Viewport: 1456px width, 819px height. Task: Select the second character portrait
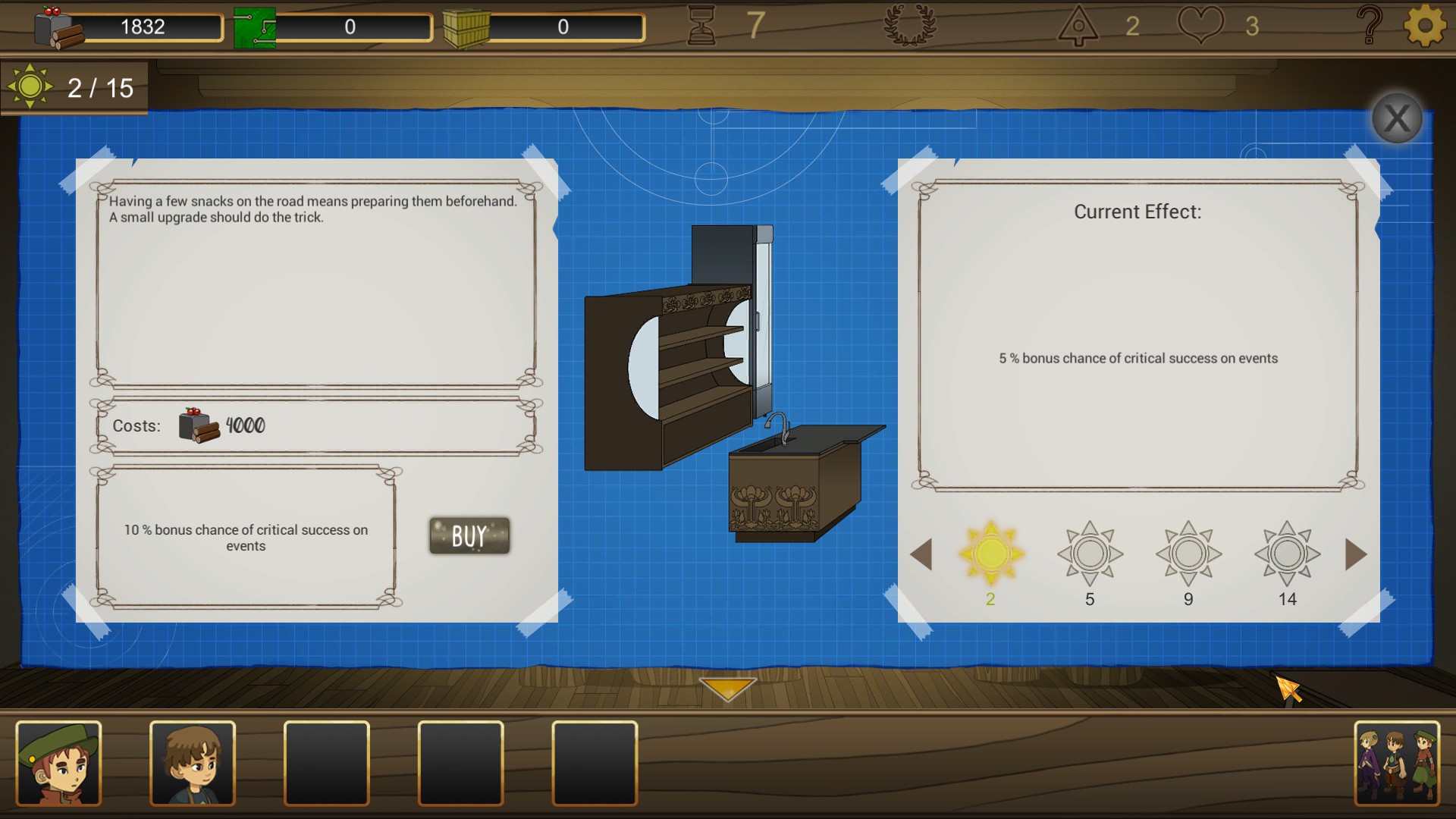(193, 764)
